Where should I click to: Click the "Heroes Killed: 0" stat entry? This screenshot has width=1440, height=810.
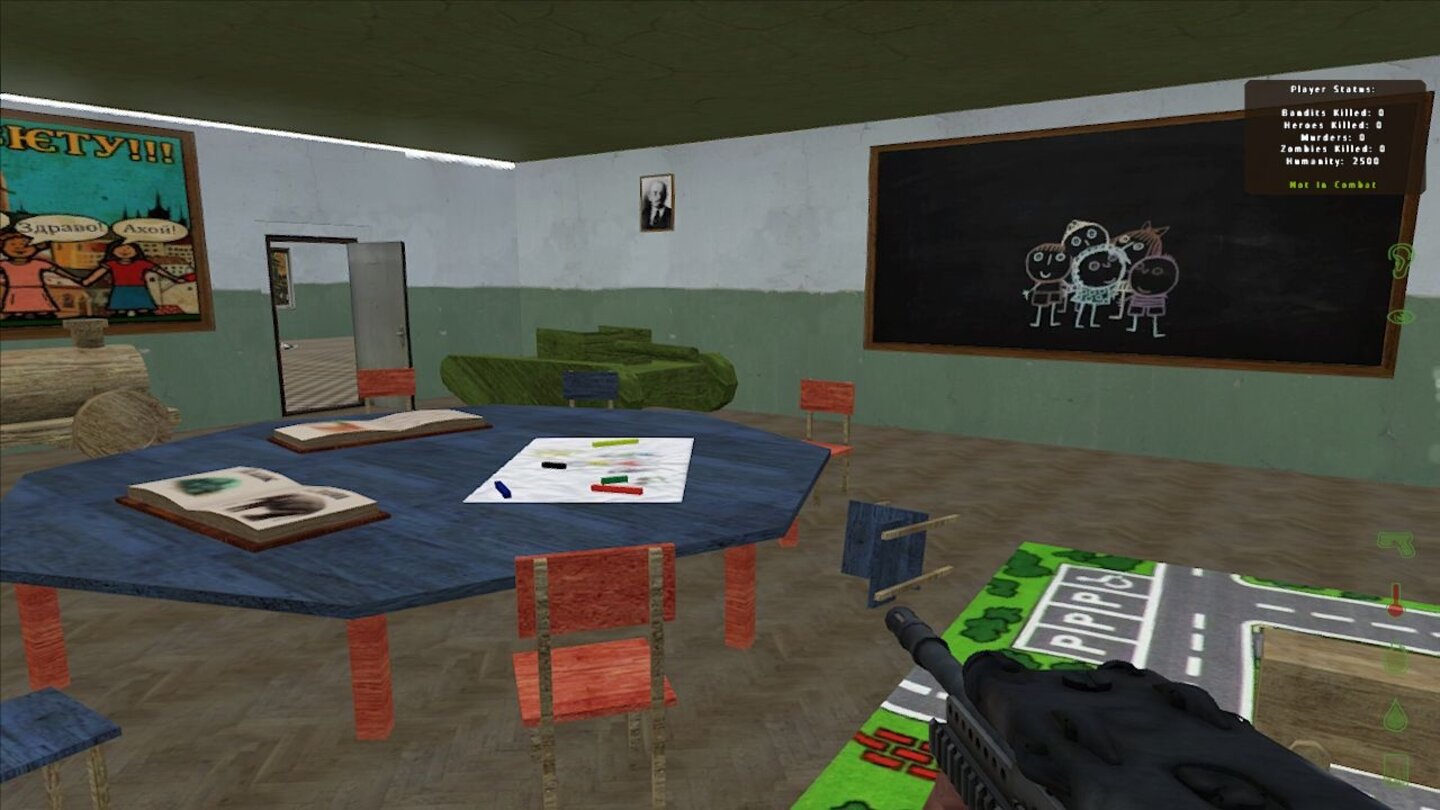tap(1333, 125)
